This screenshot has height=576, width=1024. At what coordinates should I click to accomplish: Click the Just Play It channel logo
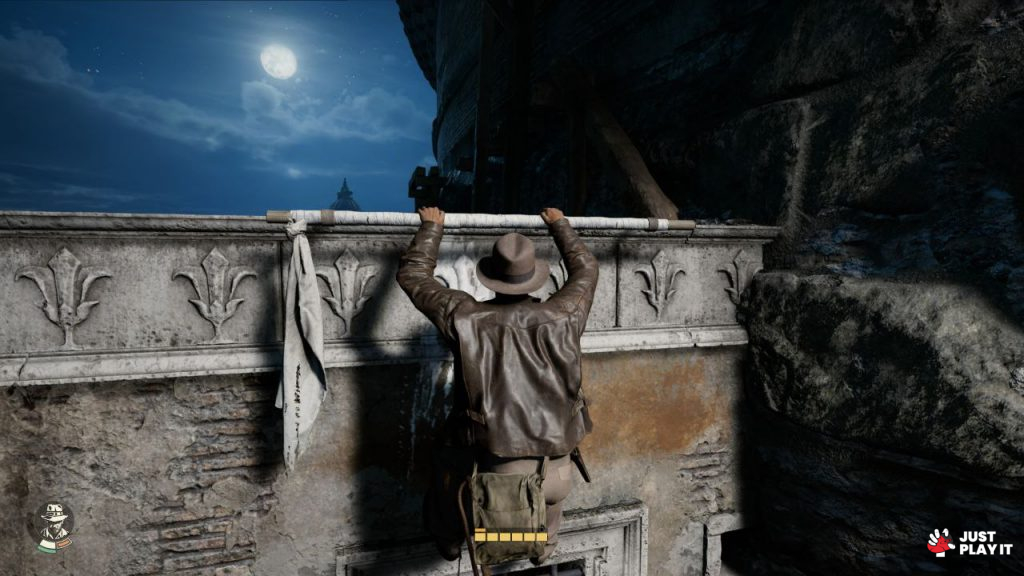(x=969, y=542)
